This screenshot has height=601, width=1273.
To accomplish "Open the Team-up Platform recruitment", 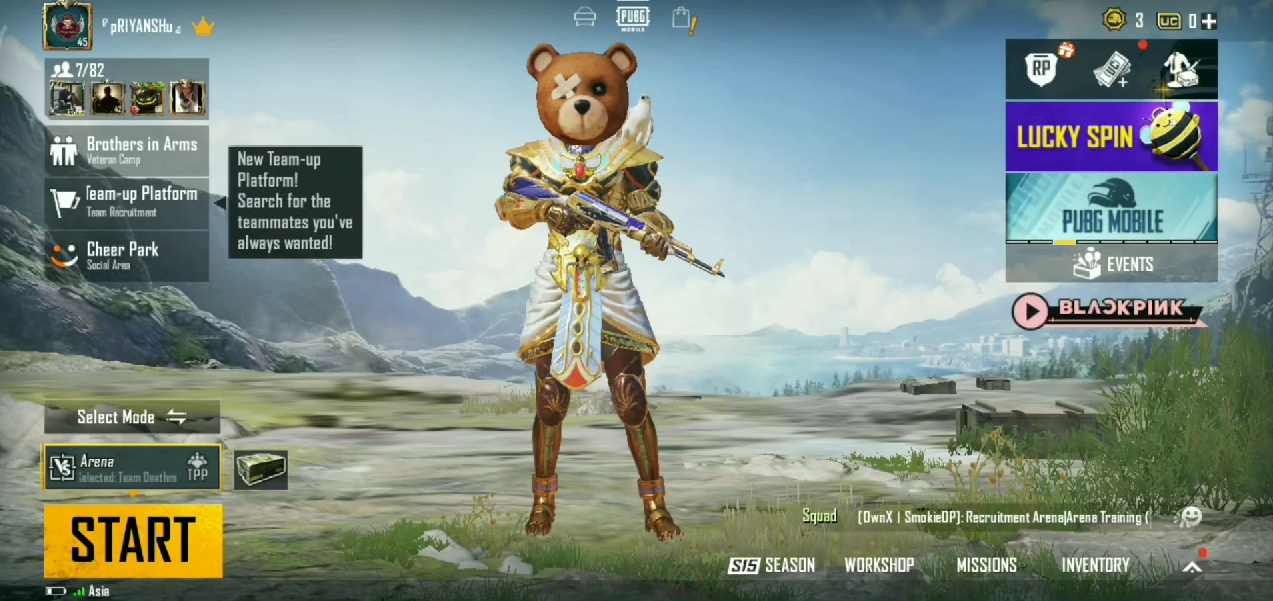I will click(127, 201).
